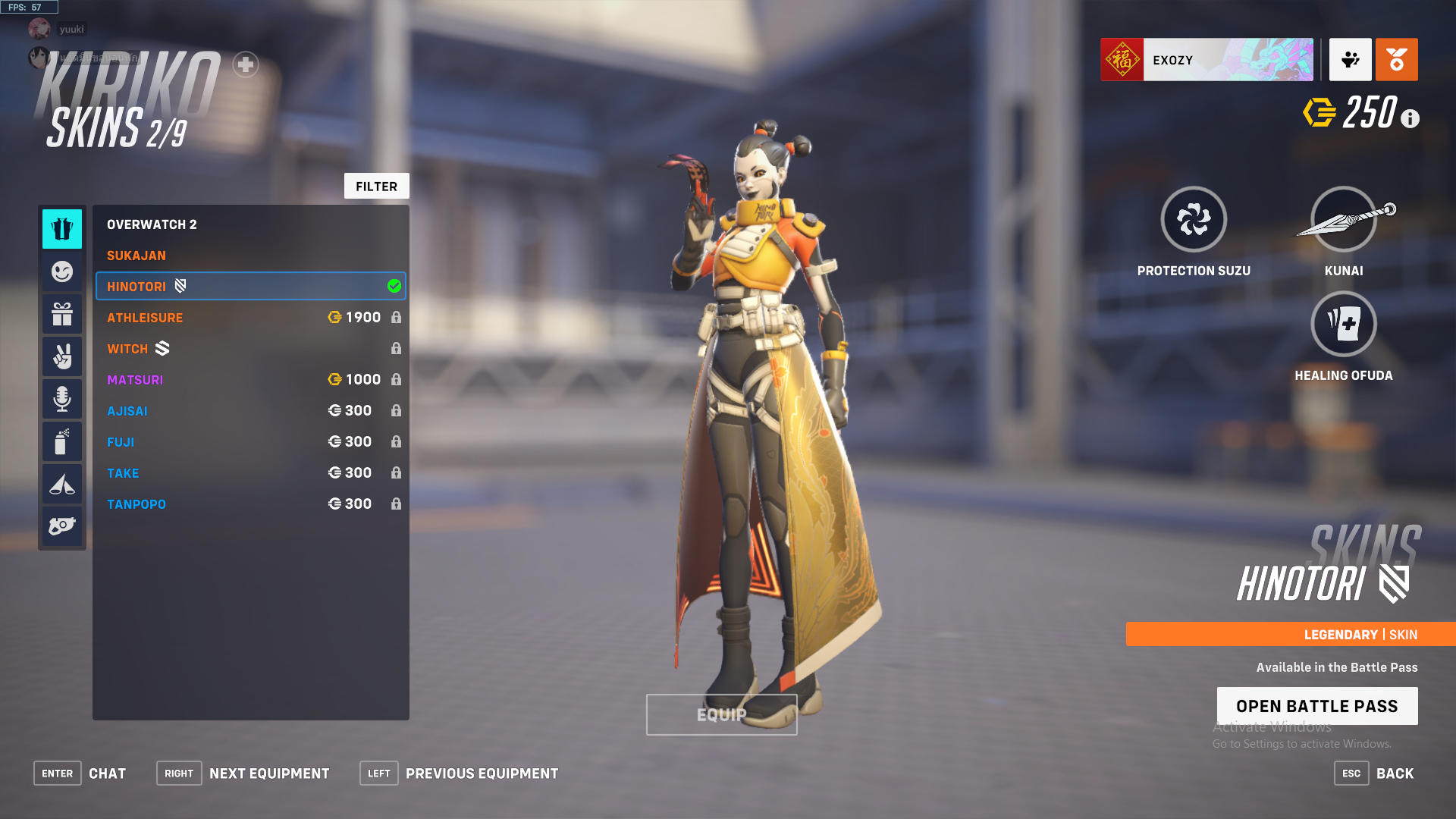The width and height of the screenshot is (1456, 819).
Task: Click the orange medal icon near player banner
Action: point(1397,59)
